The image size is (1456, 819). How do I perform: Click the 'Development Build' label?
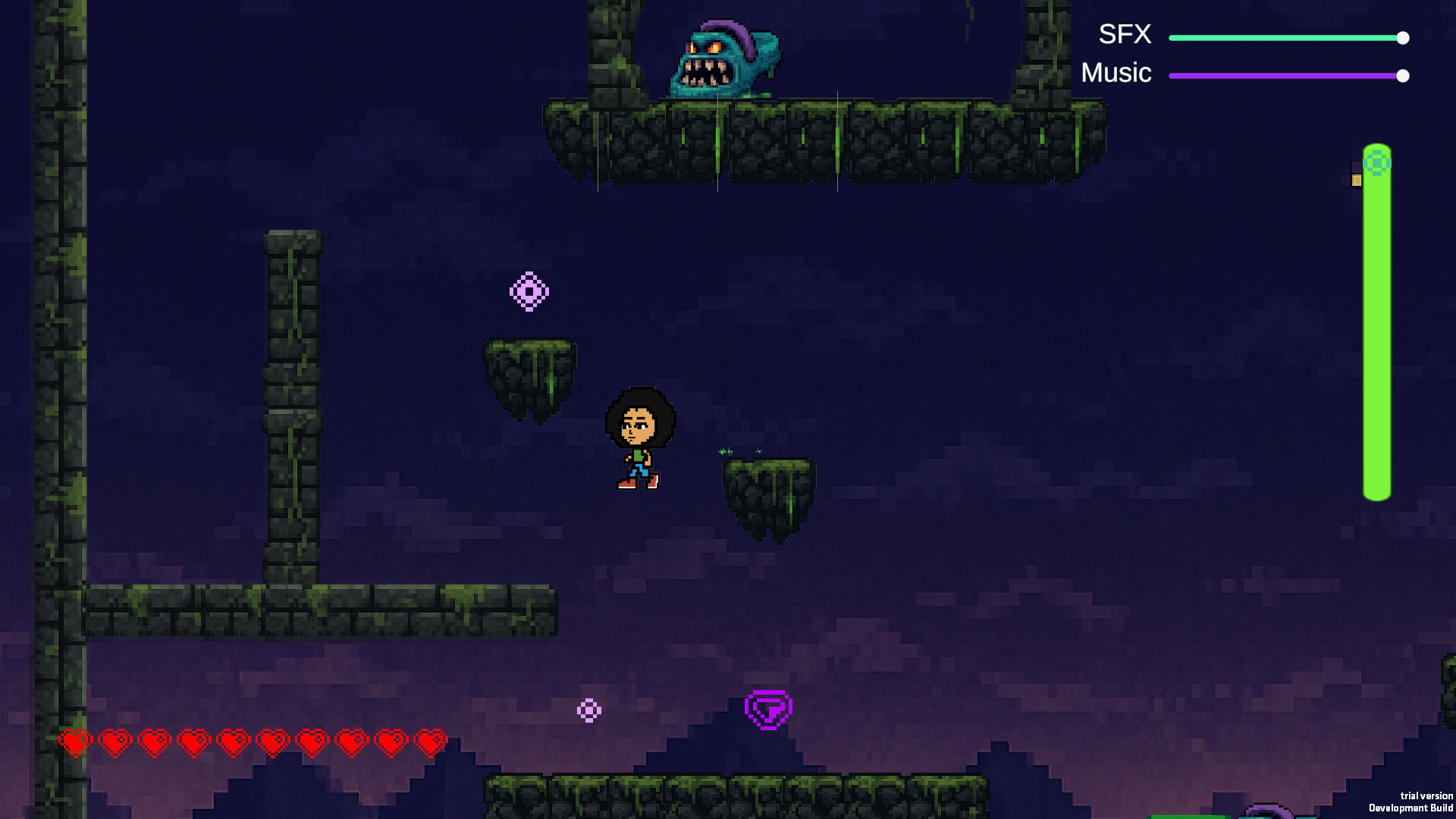pyautogui.click(x=1412, y=808)
